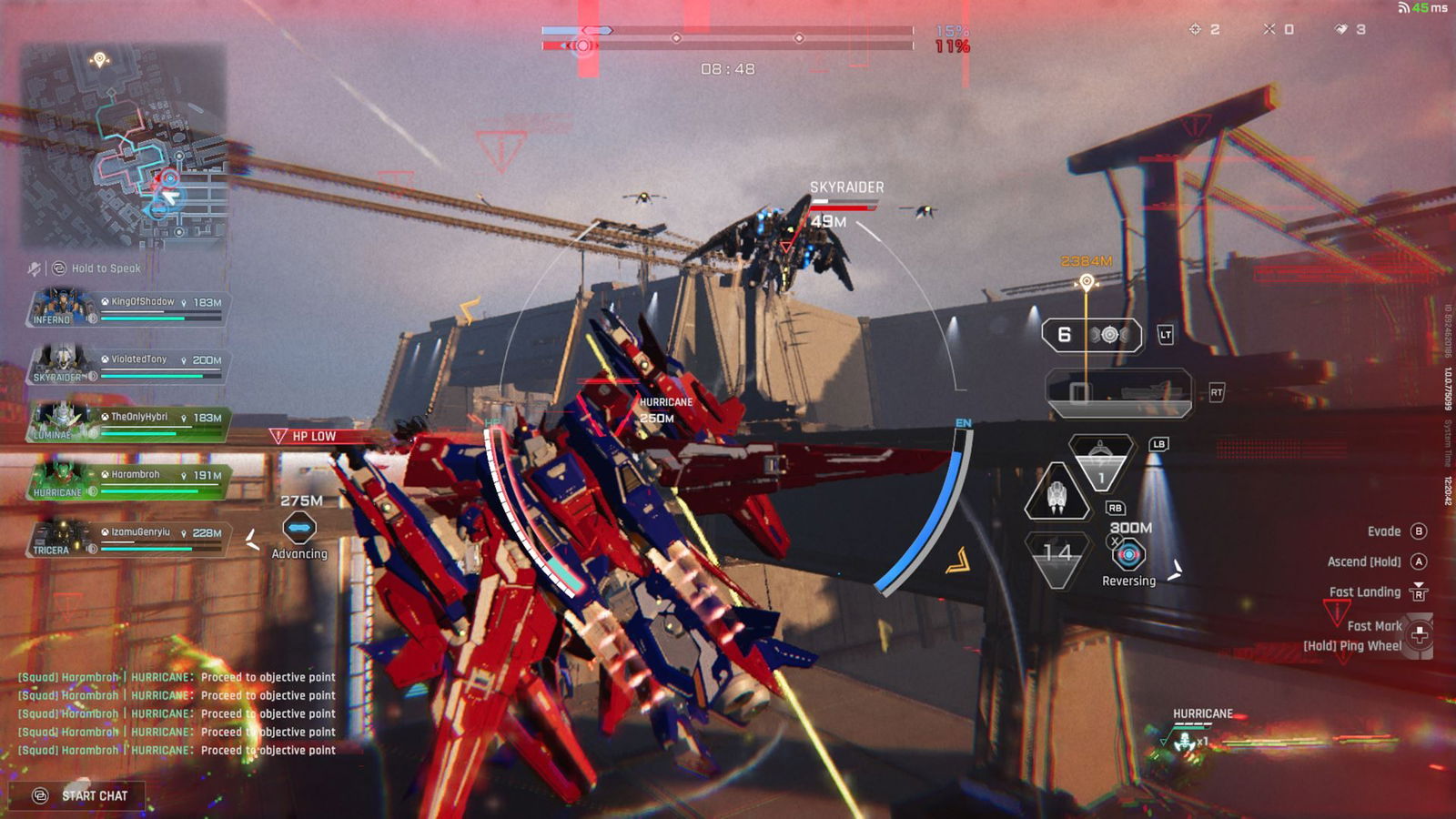Click the Reversing objective marker

[1128, 554]
